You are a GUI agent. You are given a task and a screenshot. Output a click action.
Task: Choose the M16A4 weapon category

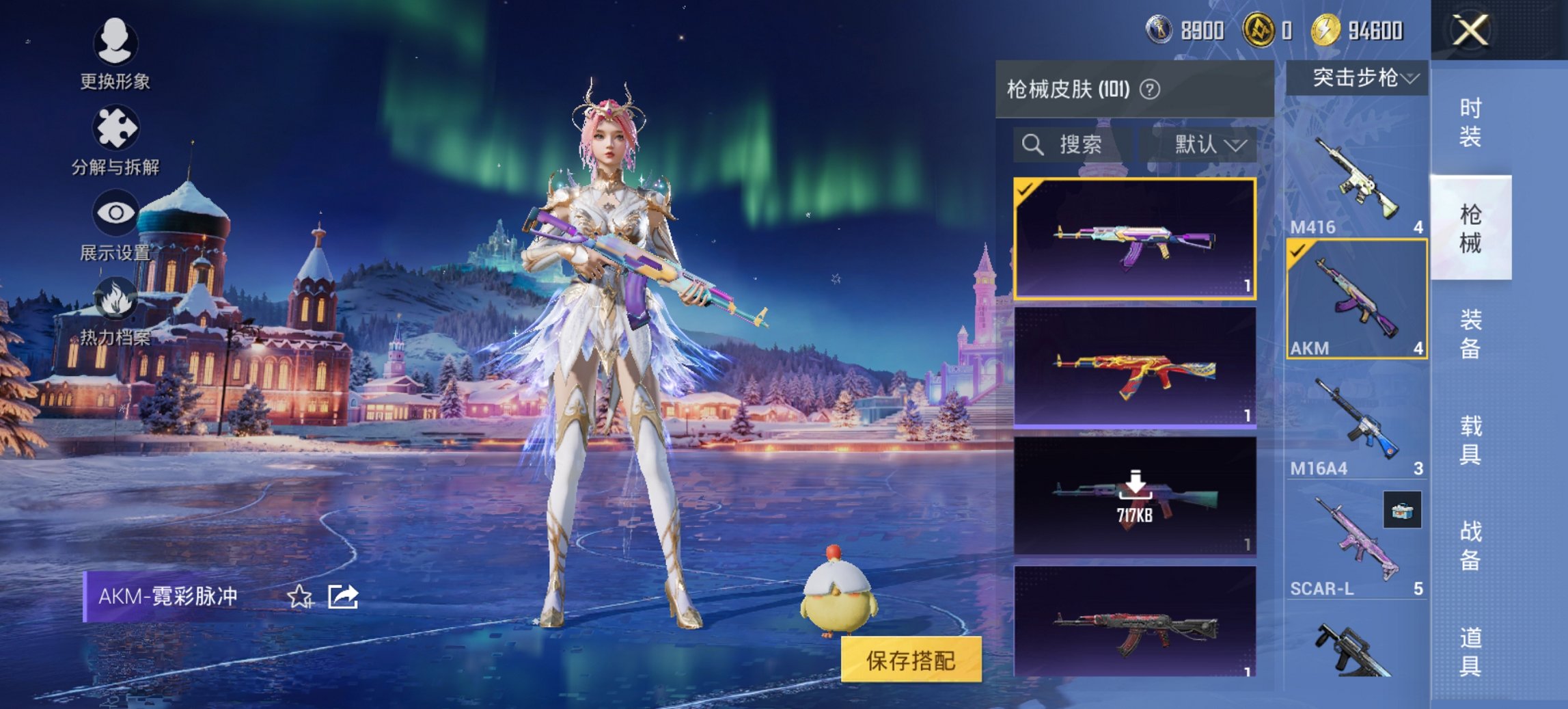tap(1356, 425)
